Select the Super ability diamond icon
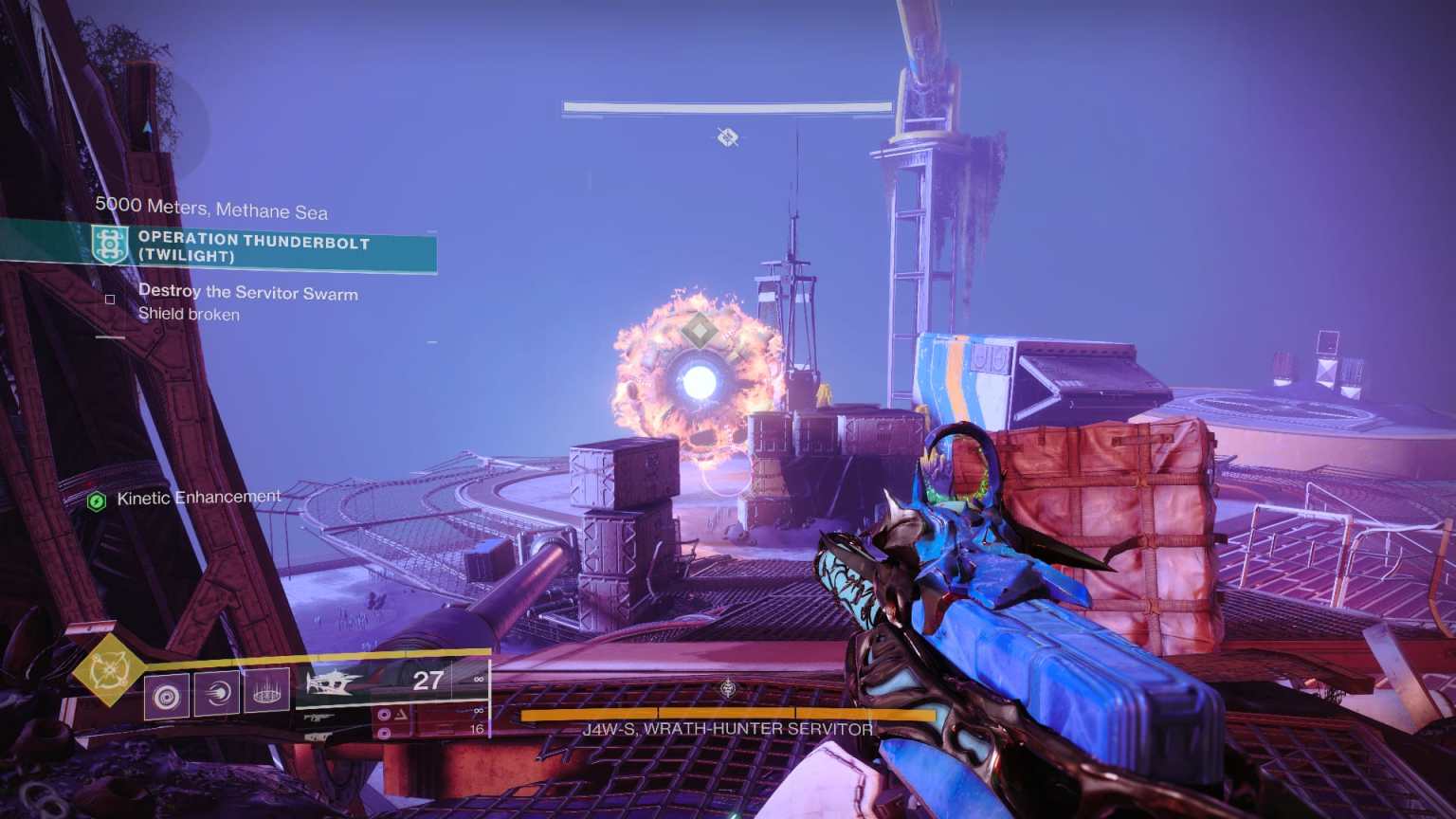The width and height of the screenshot is (1456, 819). tap(109, 671)
